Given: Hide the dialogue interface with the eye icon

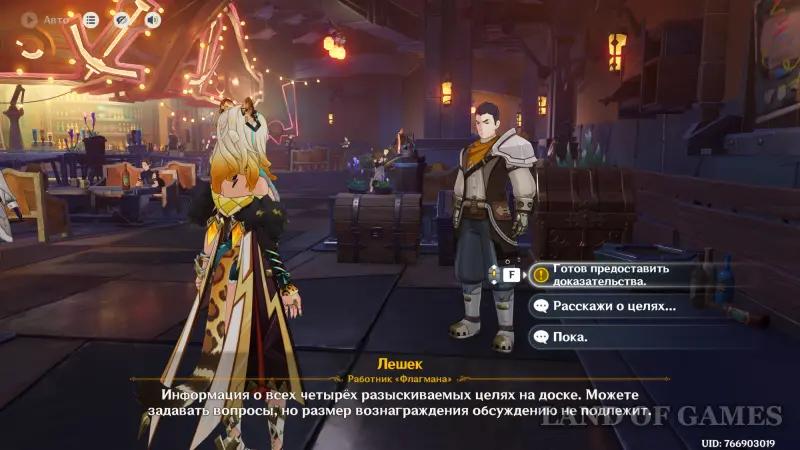Looking at the screenshot, I should (122, 19).
